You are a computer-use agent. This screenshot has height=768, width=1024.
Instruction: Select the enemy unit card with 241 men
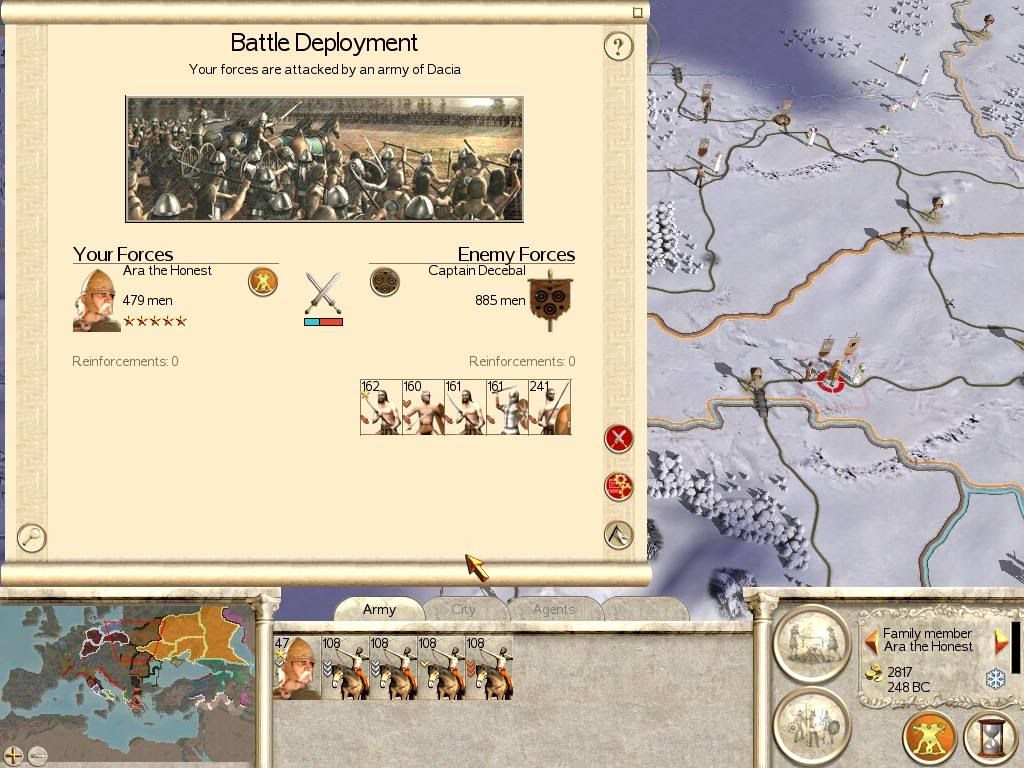pyautogui.click(x=550, y=407)
